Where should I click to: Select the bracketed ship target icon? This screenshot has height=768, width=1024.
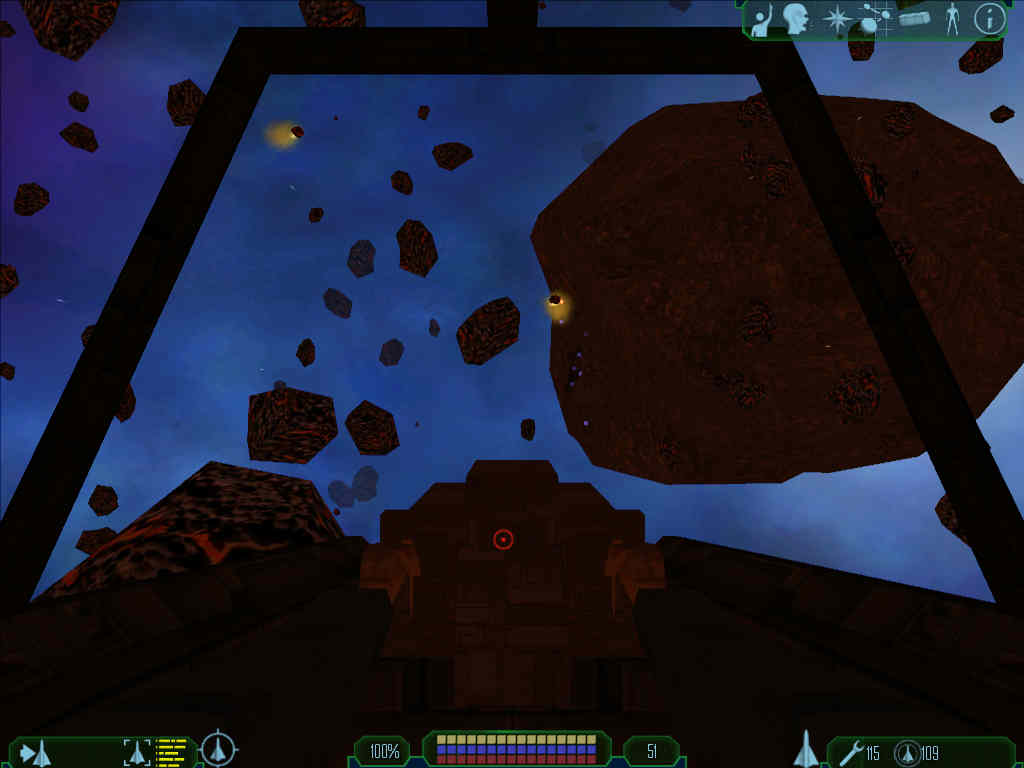[136, 752]
